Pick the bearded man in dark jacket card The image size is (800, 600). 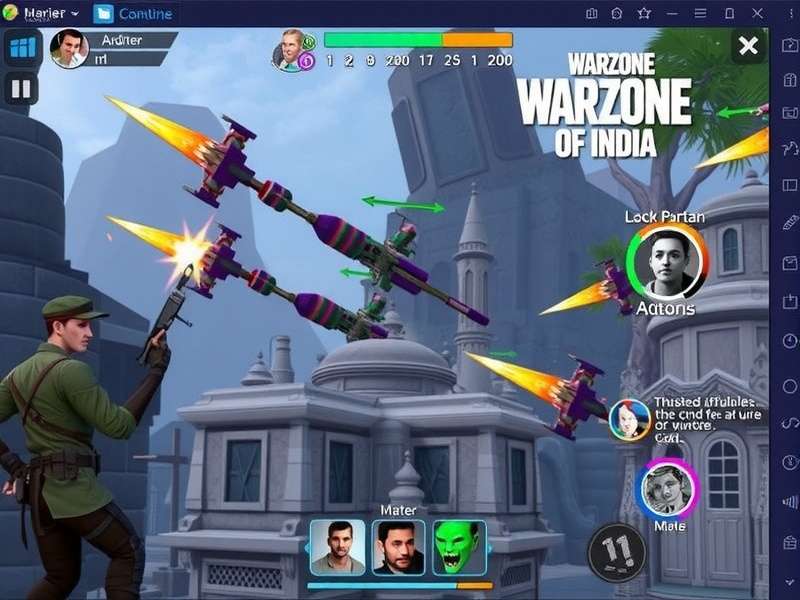point(398,548)
